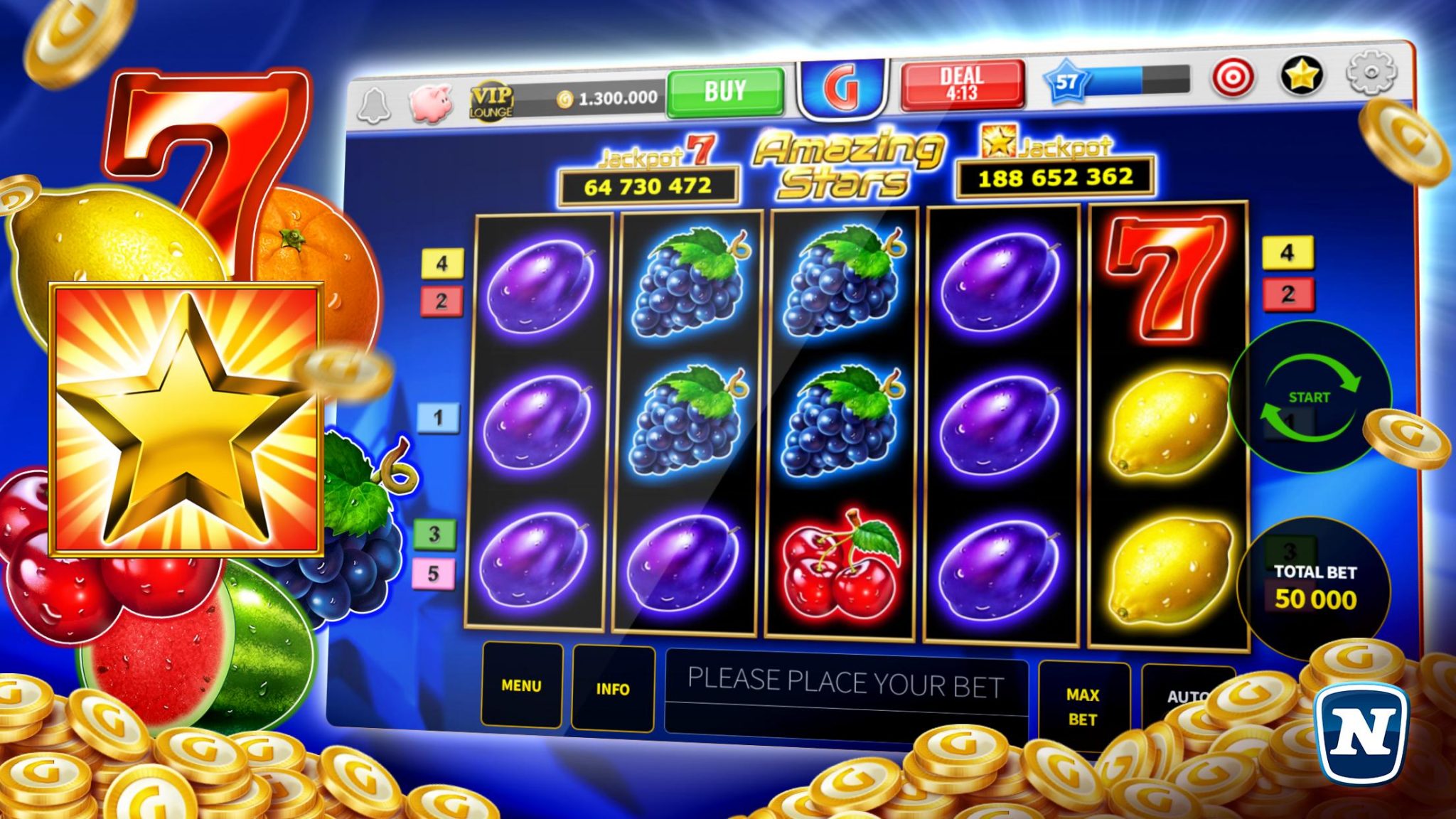The height and width of the screenshot is (819, 1456).
Task: Click the central G logo badge
Action: [842, 89]
